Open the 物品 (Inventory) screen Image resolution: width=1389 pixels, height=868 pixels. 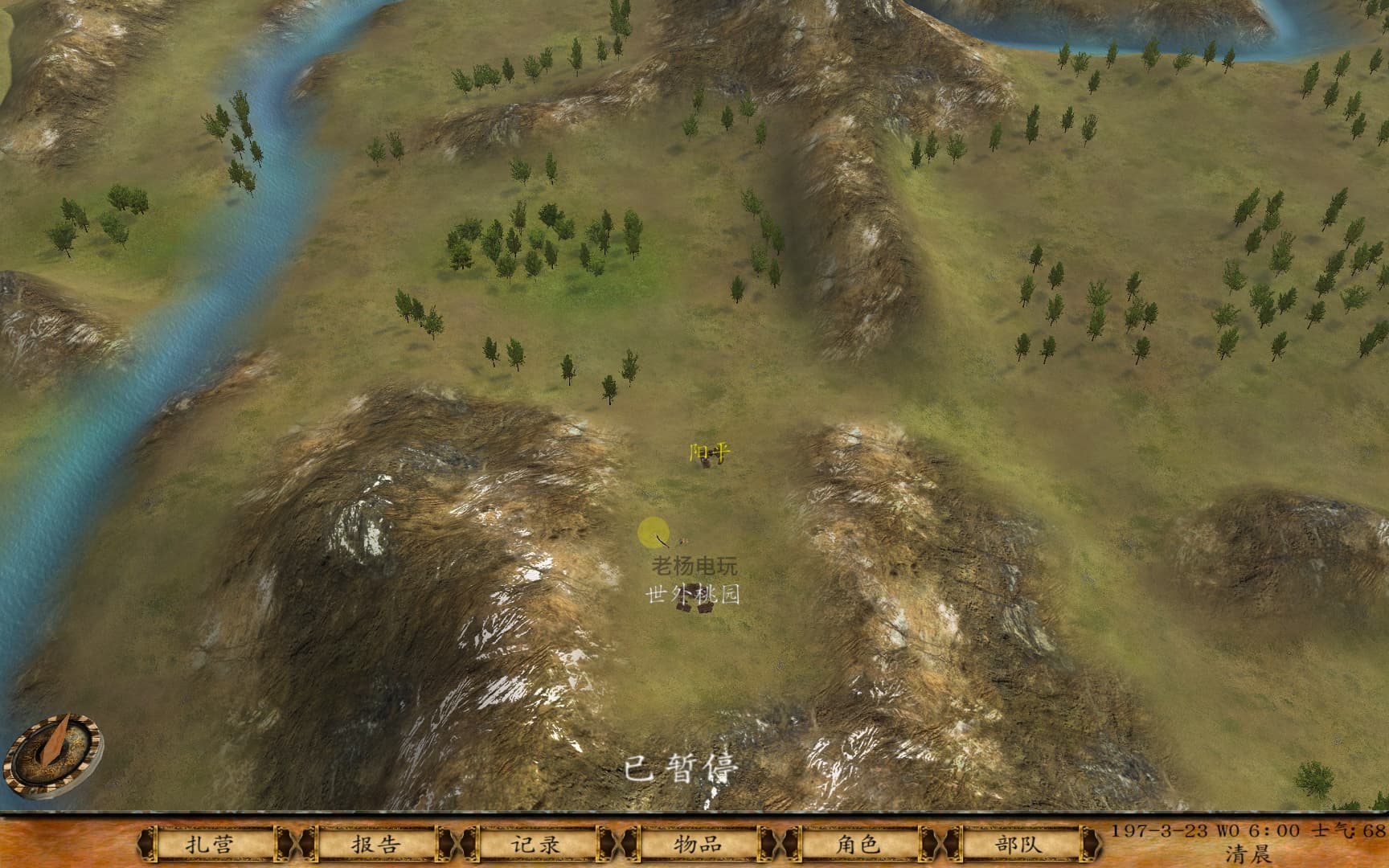pyautogui.click(x=696, y=844)
